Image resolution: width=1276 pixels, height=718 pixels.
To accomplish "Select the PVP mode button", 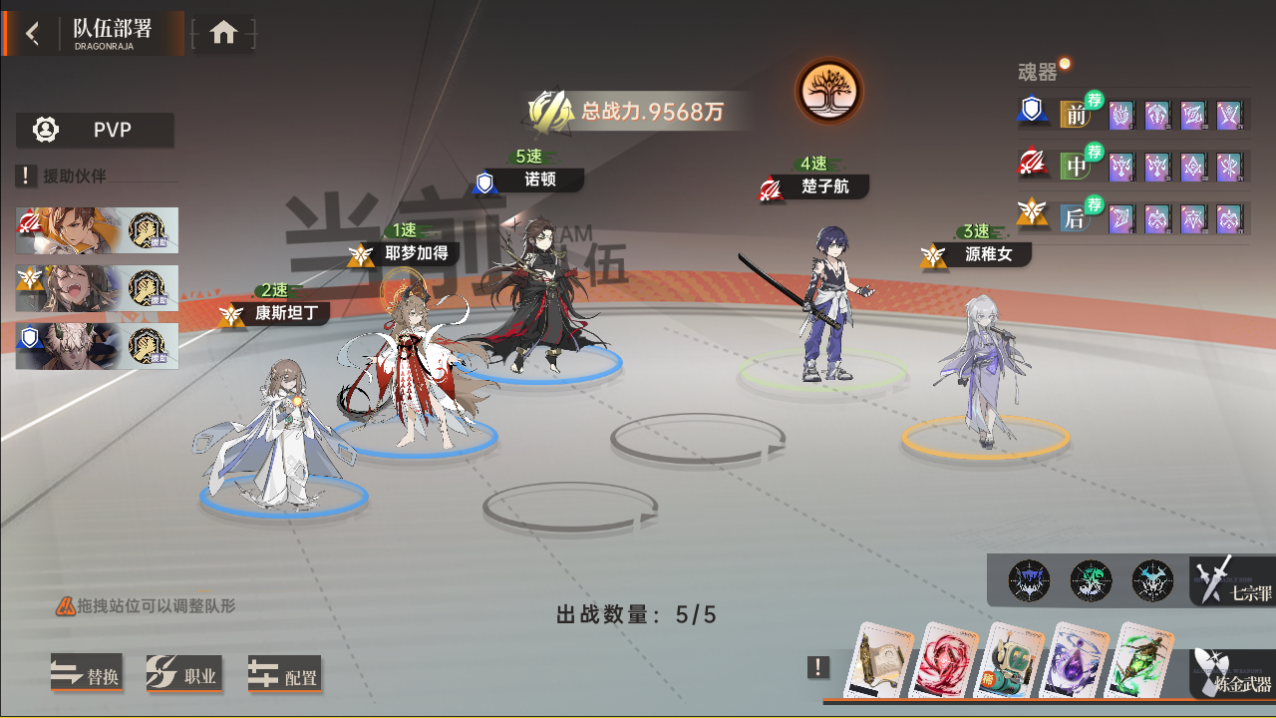I will pyautogui.click(x=96, y=130).
